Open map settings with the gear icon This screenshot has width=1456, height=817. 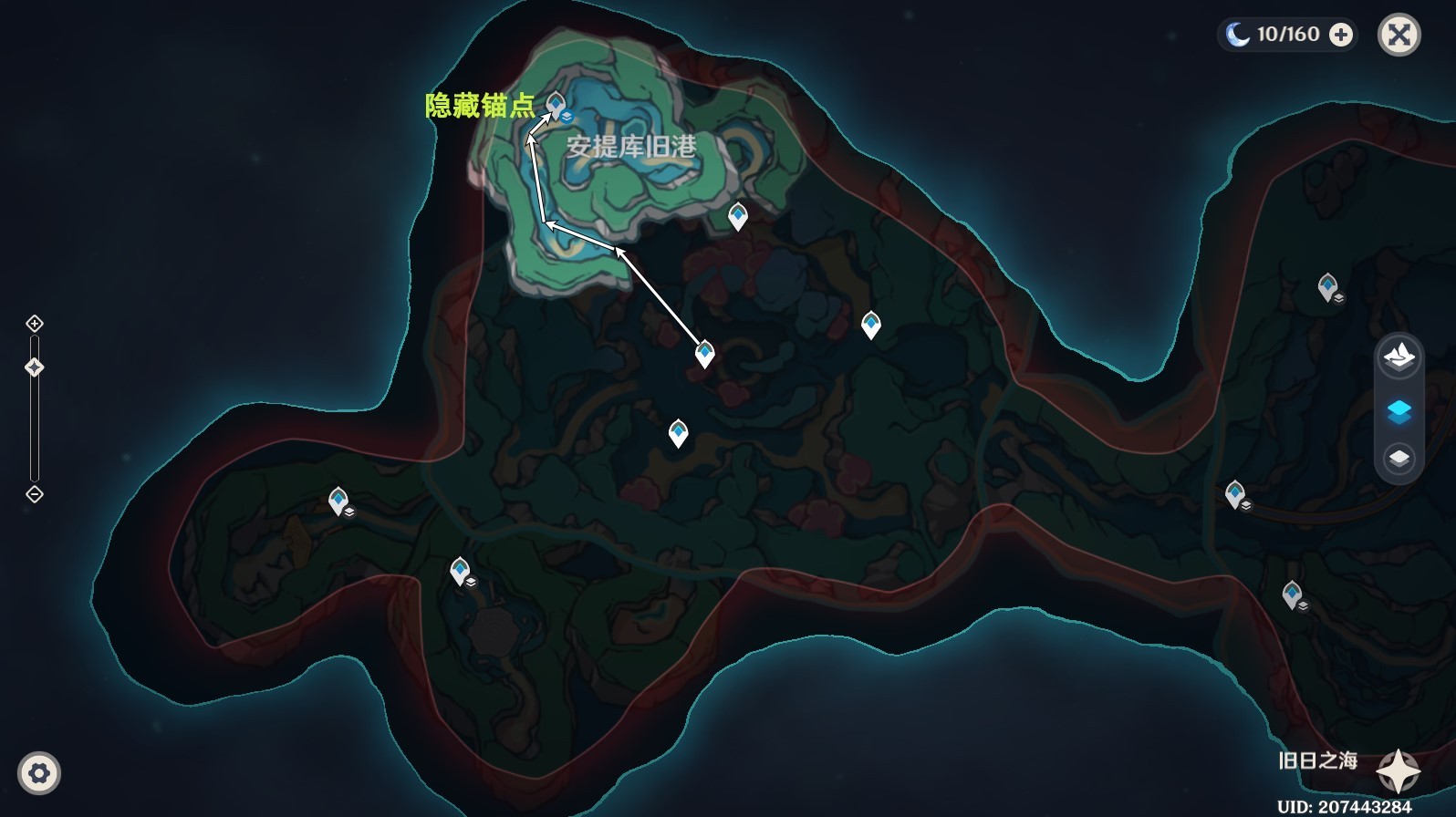tap(38, 773)
